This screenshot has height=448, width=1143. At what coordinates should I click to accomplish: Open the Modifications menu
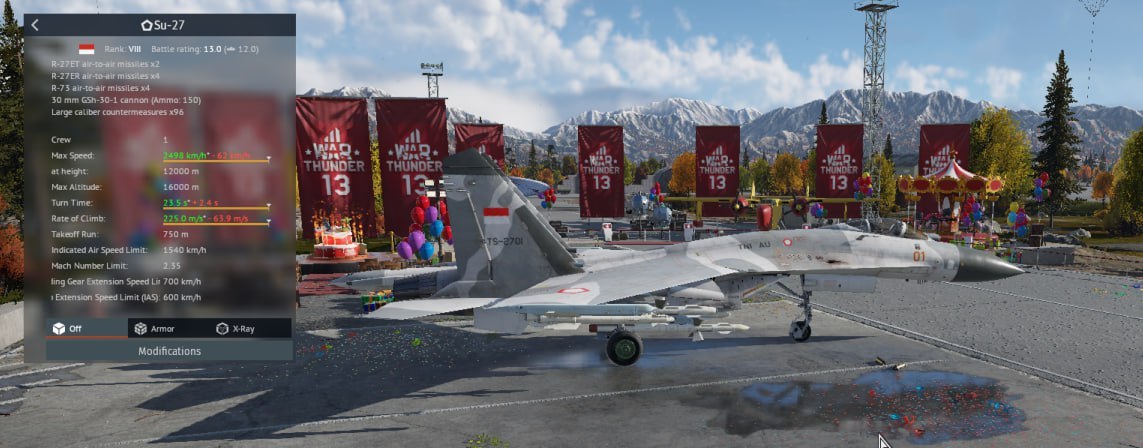click(x=169, y=351)
